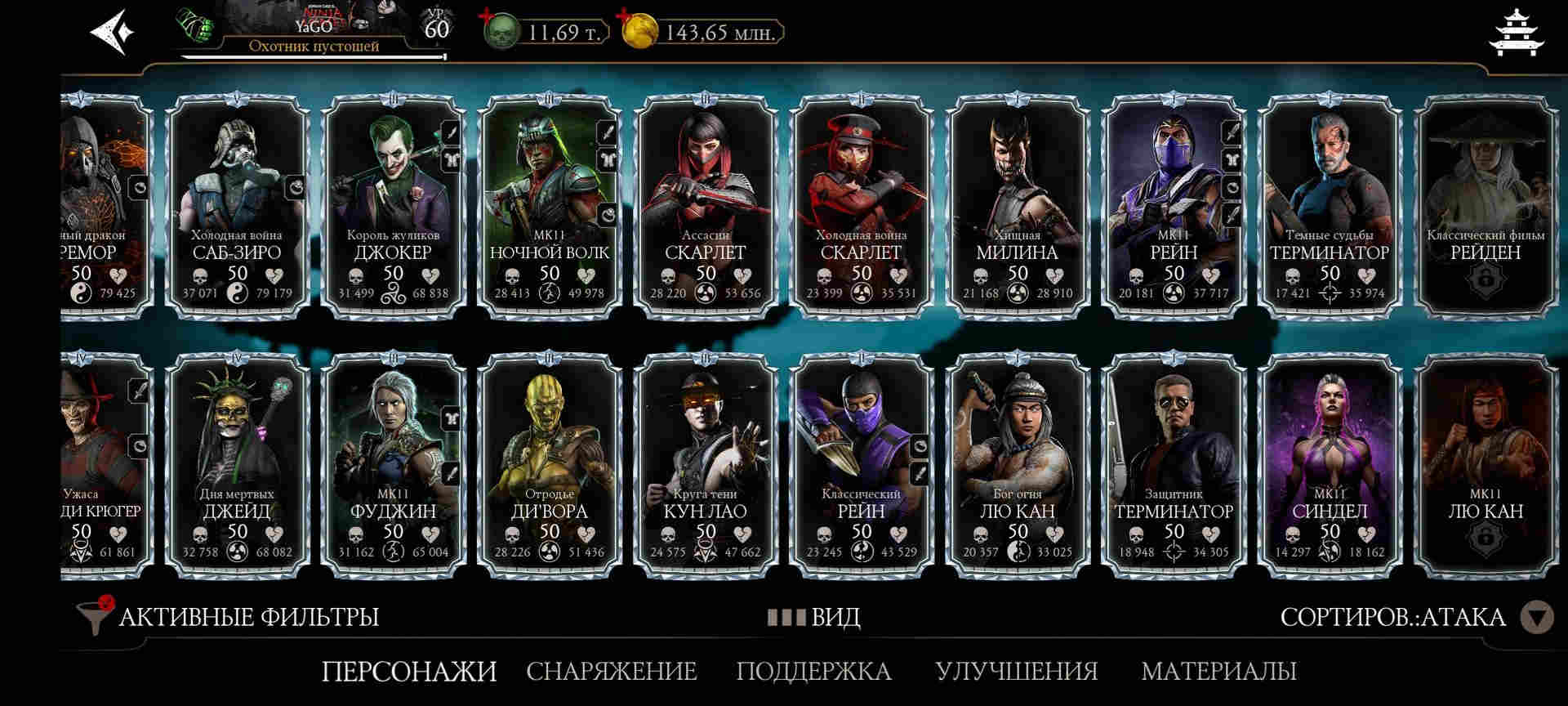Change the card view layout
Viewport: 1568px width, 706px height.
(x=814, y=617)
